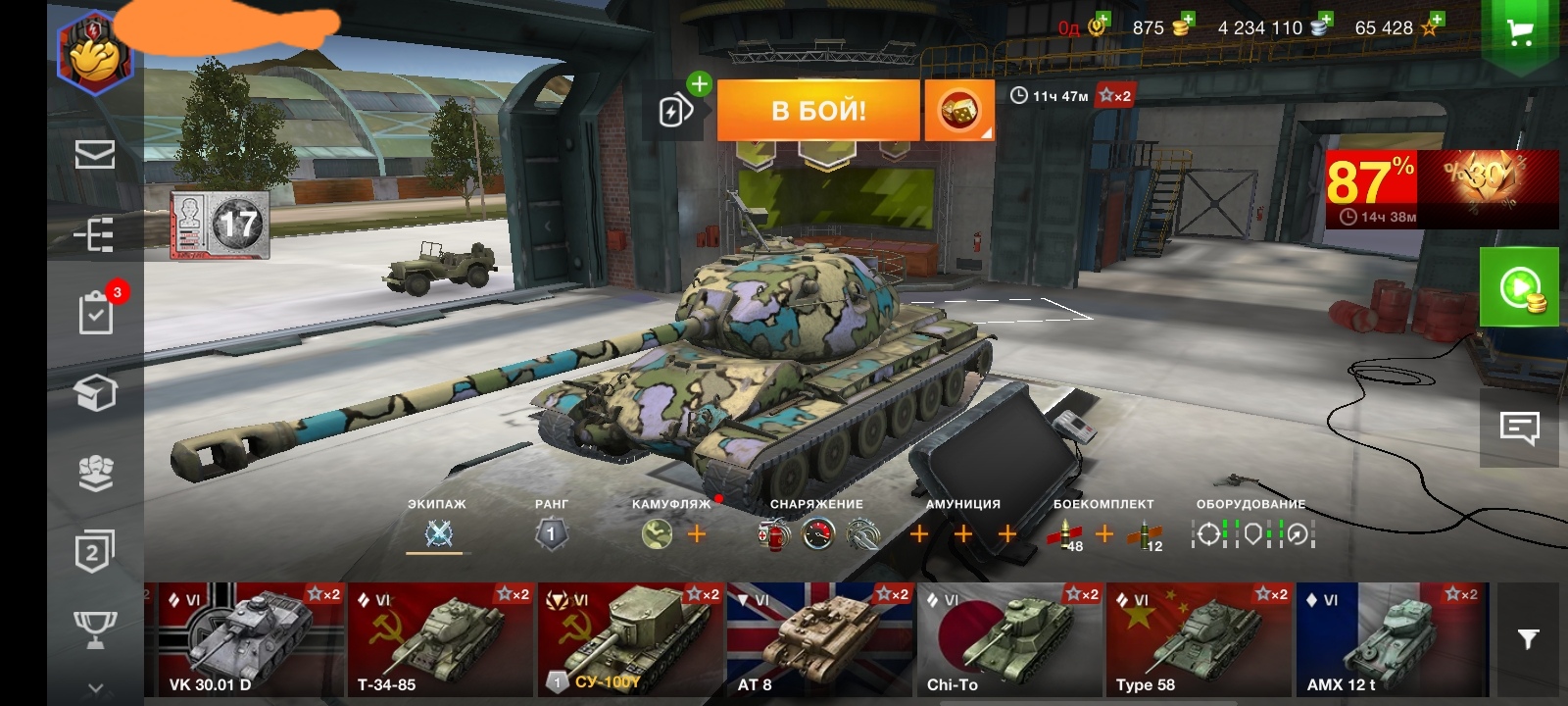The height and width of the screenshot is (706, 1568).
Task: Open the tech tree from the sidebar
Action: tap(95, 235)
